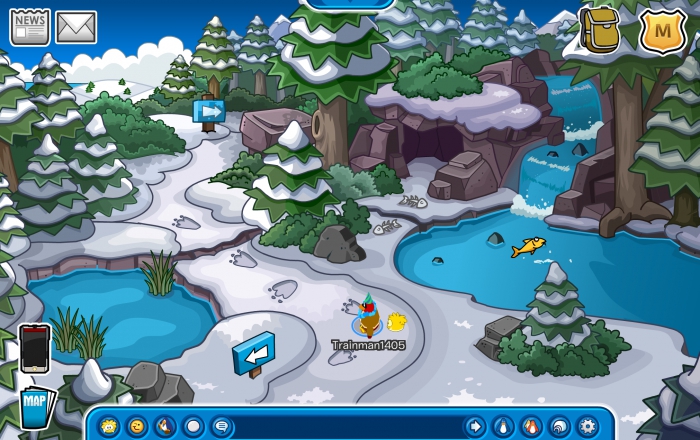The height and width of the screenshot is (440, 700).
Task: Open the envelope mail icon
Action: point(76,27)
